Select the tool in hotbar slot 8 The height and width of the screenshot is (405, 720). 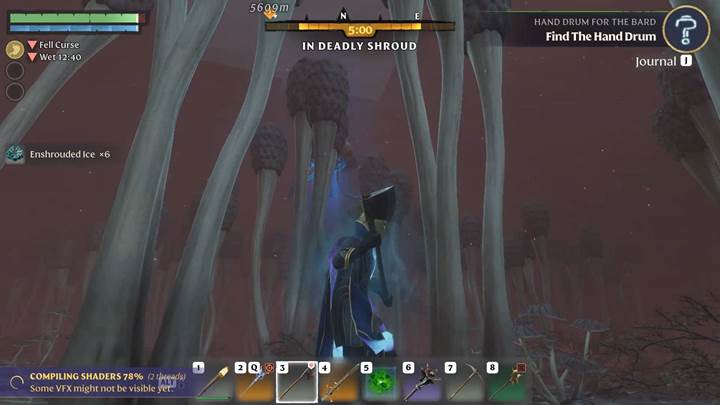(507, 382)
